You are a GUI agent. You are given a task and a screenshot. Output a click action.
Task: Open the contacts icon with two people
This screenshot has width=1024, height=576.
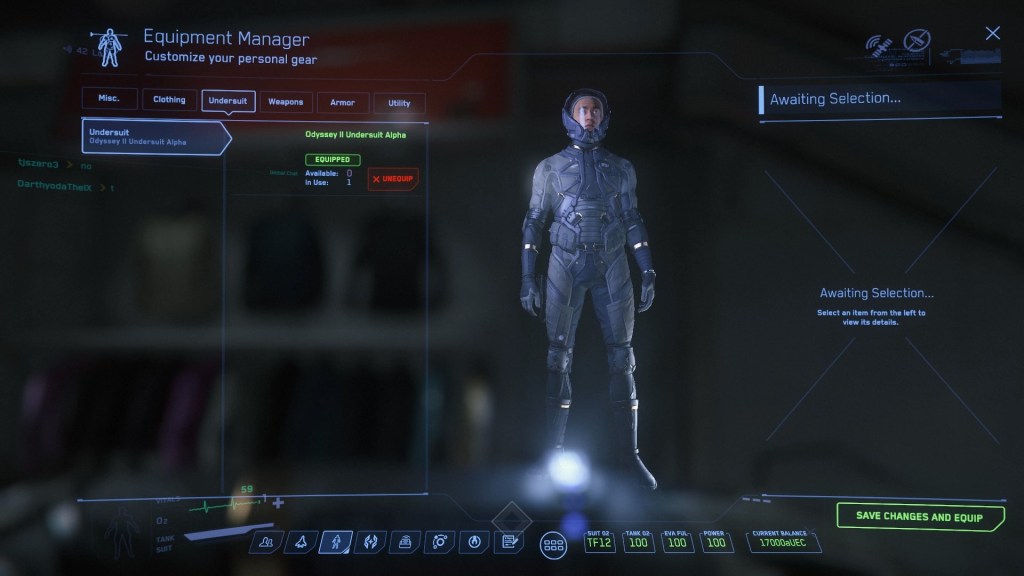(266, 542)
